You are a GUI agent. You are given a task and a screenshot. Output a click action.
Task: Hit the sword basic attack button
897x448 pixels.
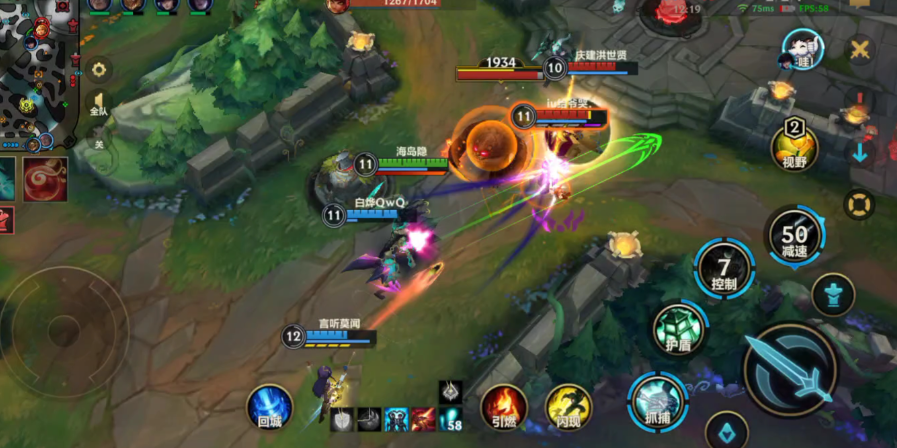point(791,369)
